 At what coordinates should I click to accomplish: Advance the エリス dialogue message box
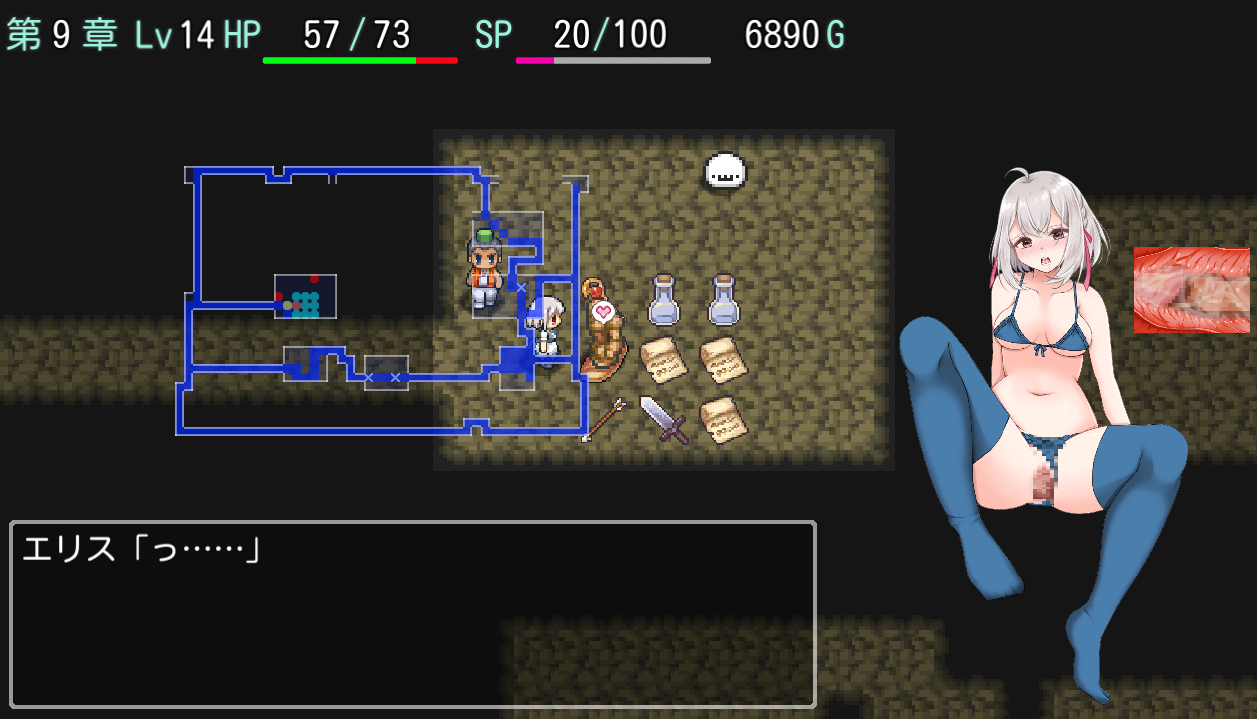[x=412, y=614]
